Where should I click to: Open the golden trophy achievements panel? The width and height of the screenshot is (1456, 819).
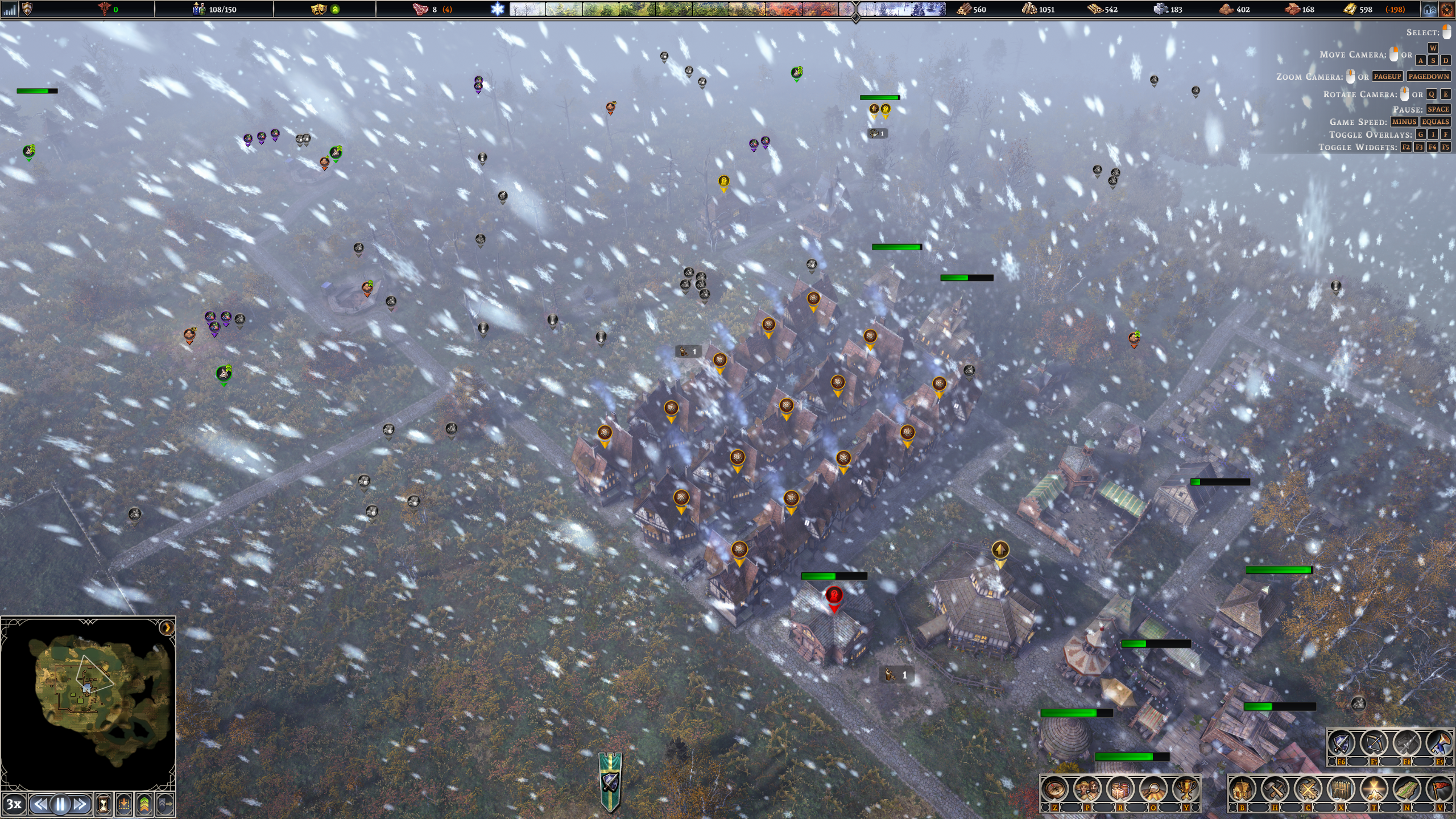1185,789
